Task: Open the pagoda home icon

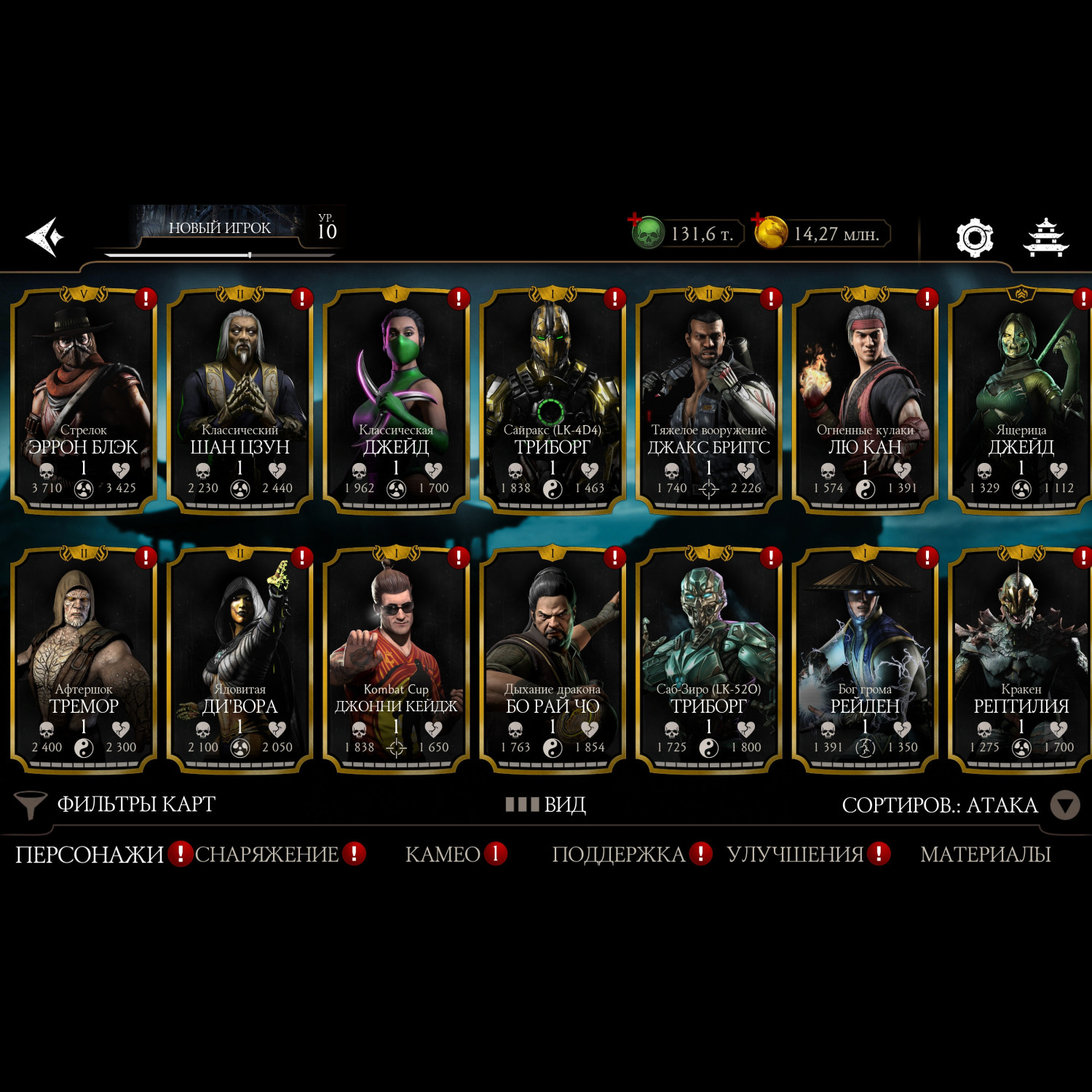Action: click(x=1045, y=237)
